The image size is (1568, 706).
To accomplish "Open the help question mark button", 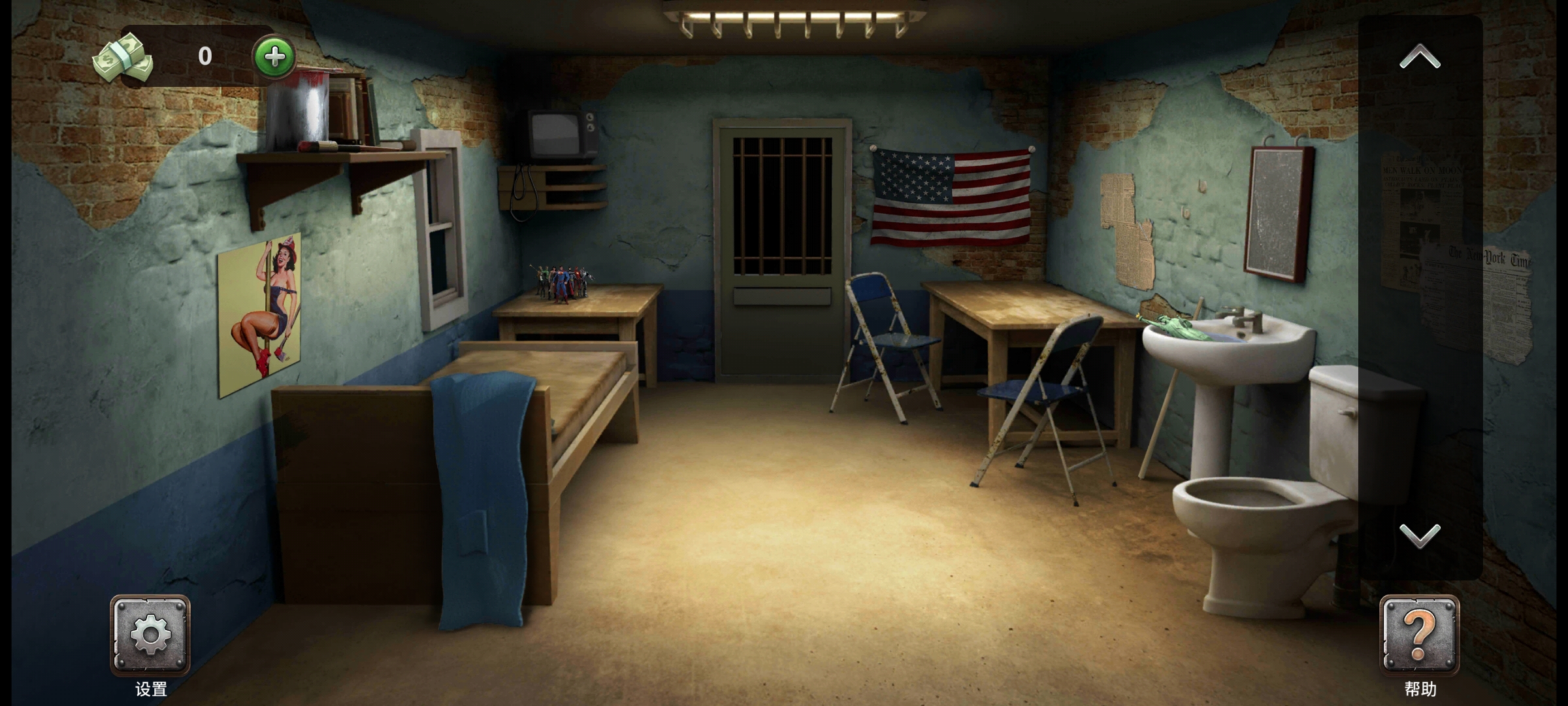I will [x=1419, y=635].
